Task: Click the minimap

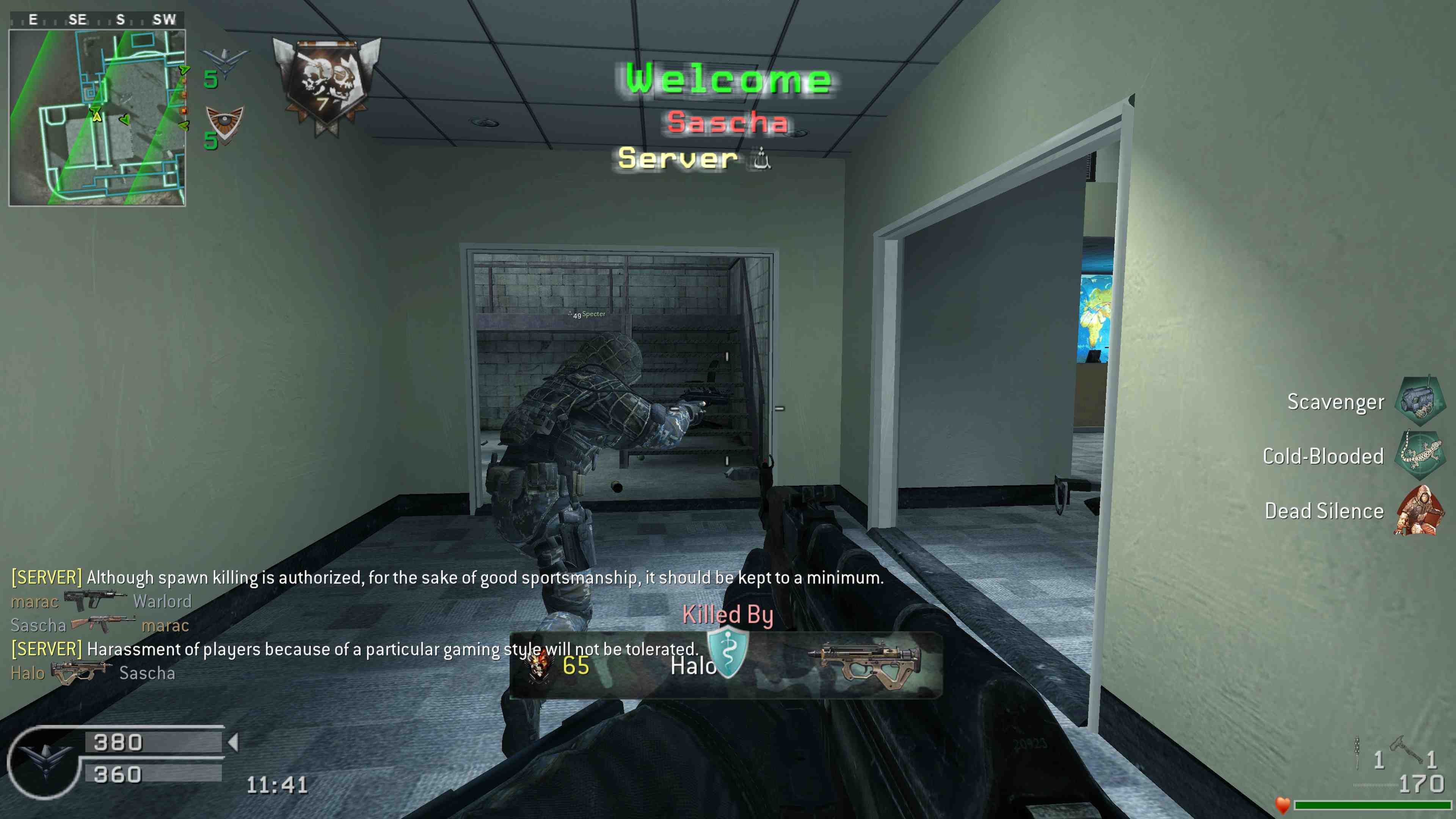Action: coord(97,118)
